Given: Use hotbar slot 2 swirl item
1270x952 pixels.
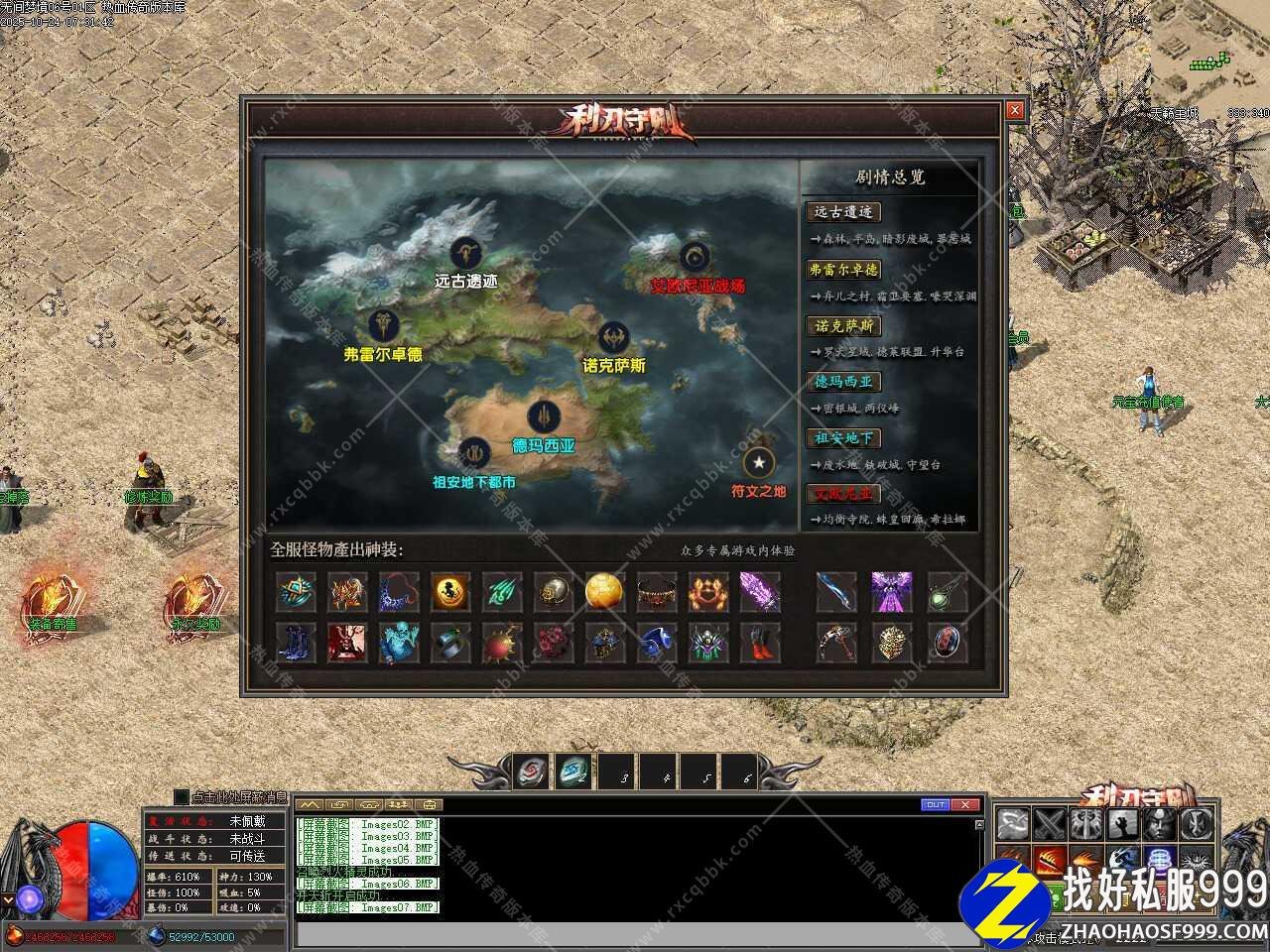Looking at the screenshot, I should click(572, 771).
